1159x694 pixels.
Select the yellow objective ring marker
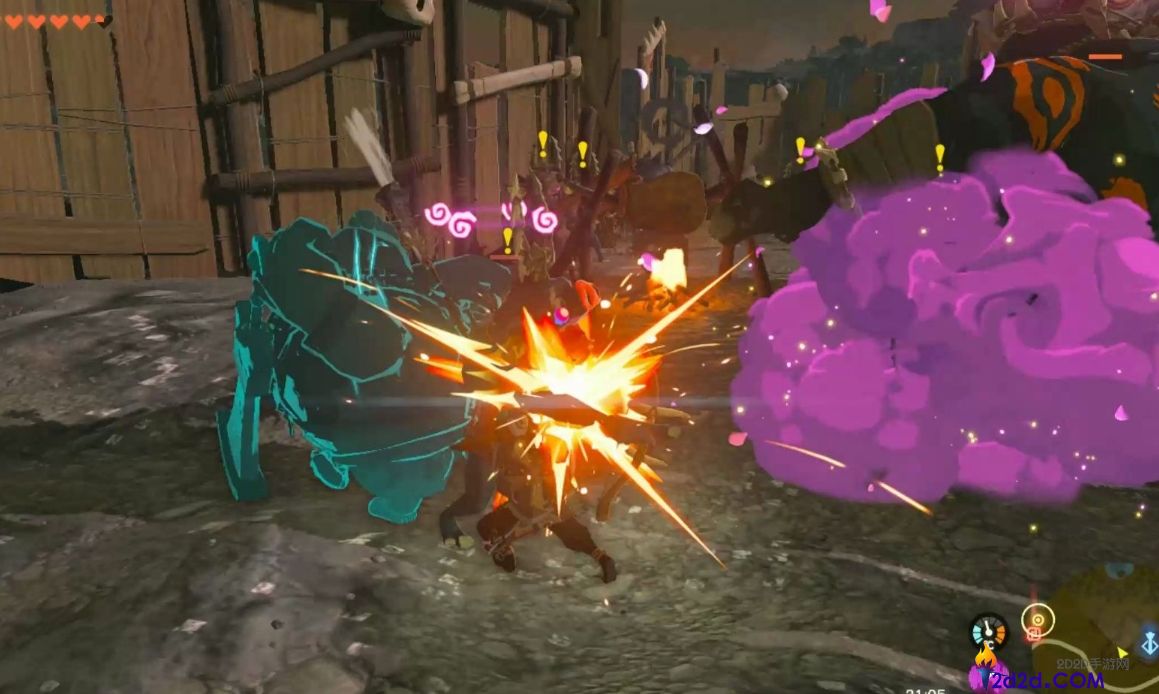click(x=1037, y=620)
